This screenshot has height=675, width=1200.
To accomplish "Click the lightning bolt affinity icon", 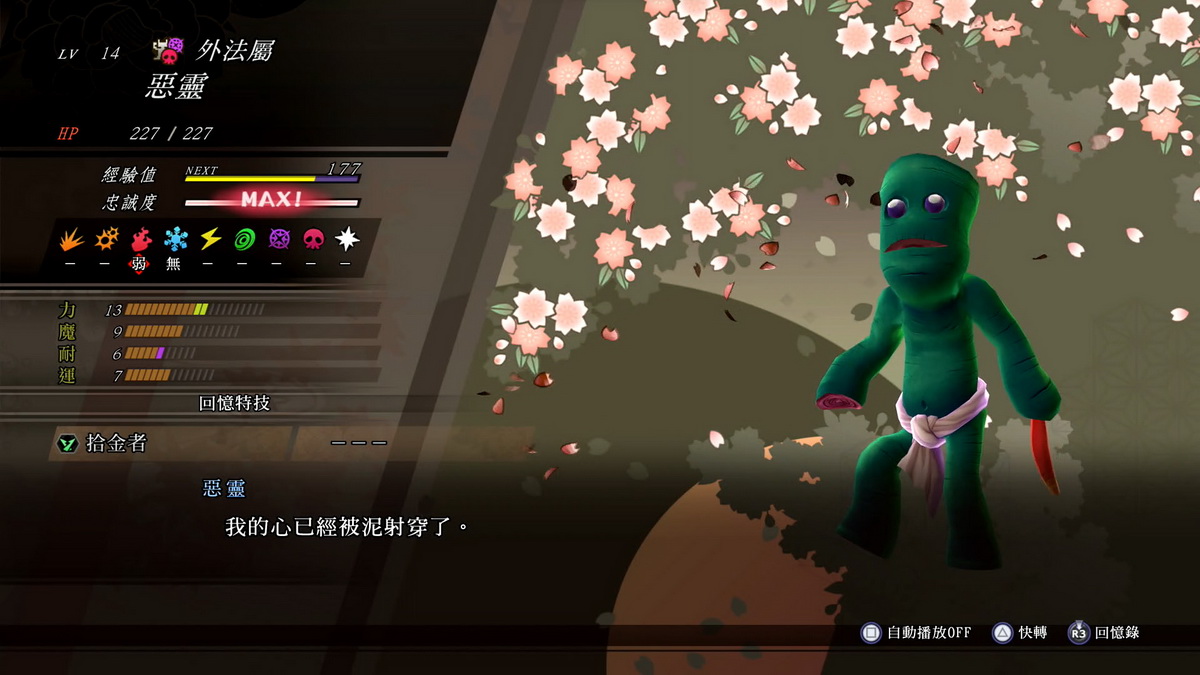I will [x=210, y=239].
